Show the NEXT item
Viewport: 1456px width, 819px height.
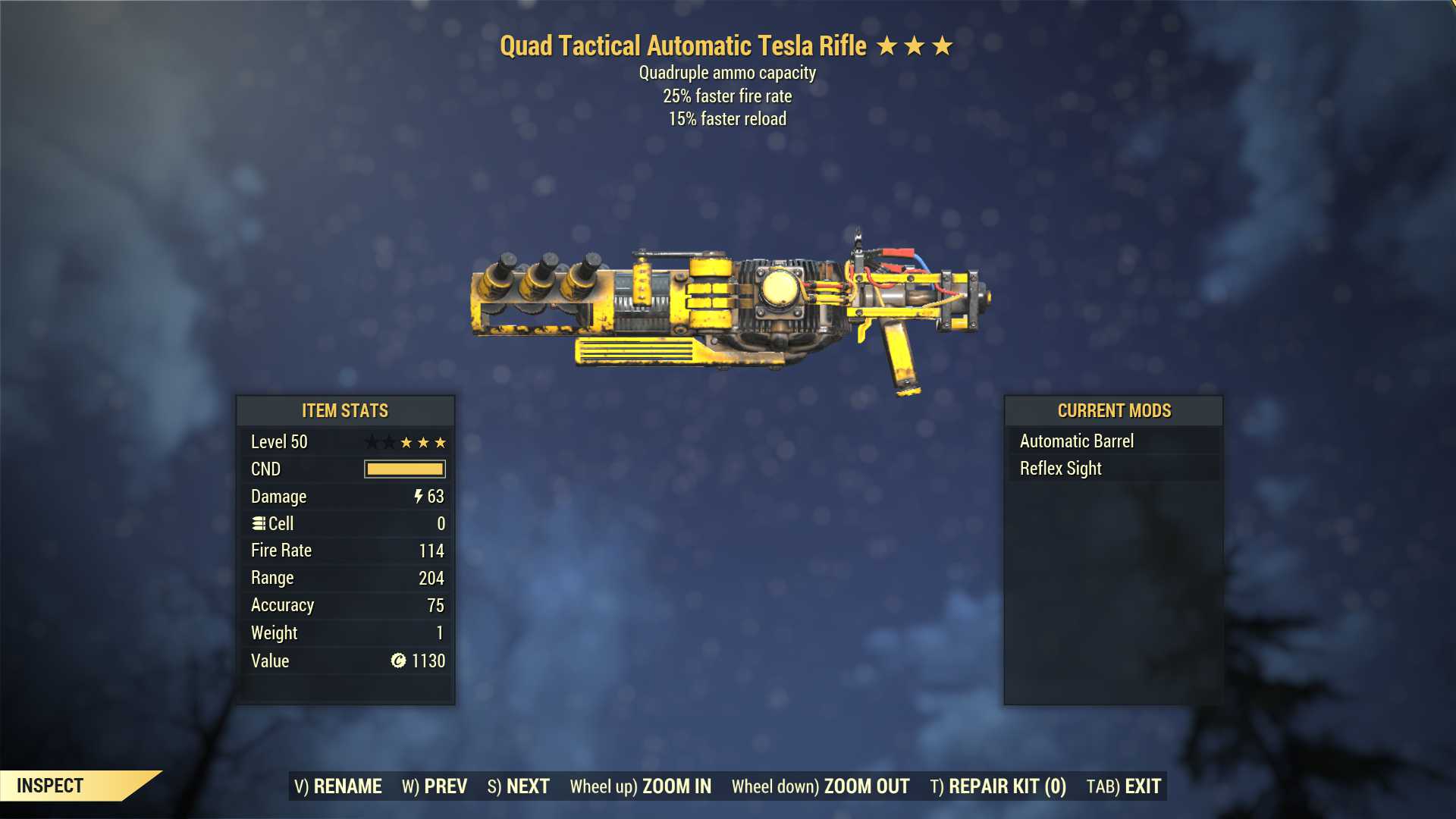tap(518, 786)
